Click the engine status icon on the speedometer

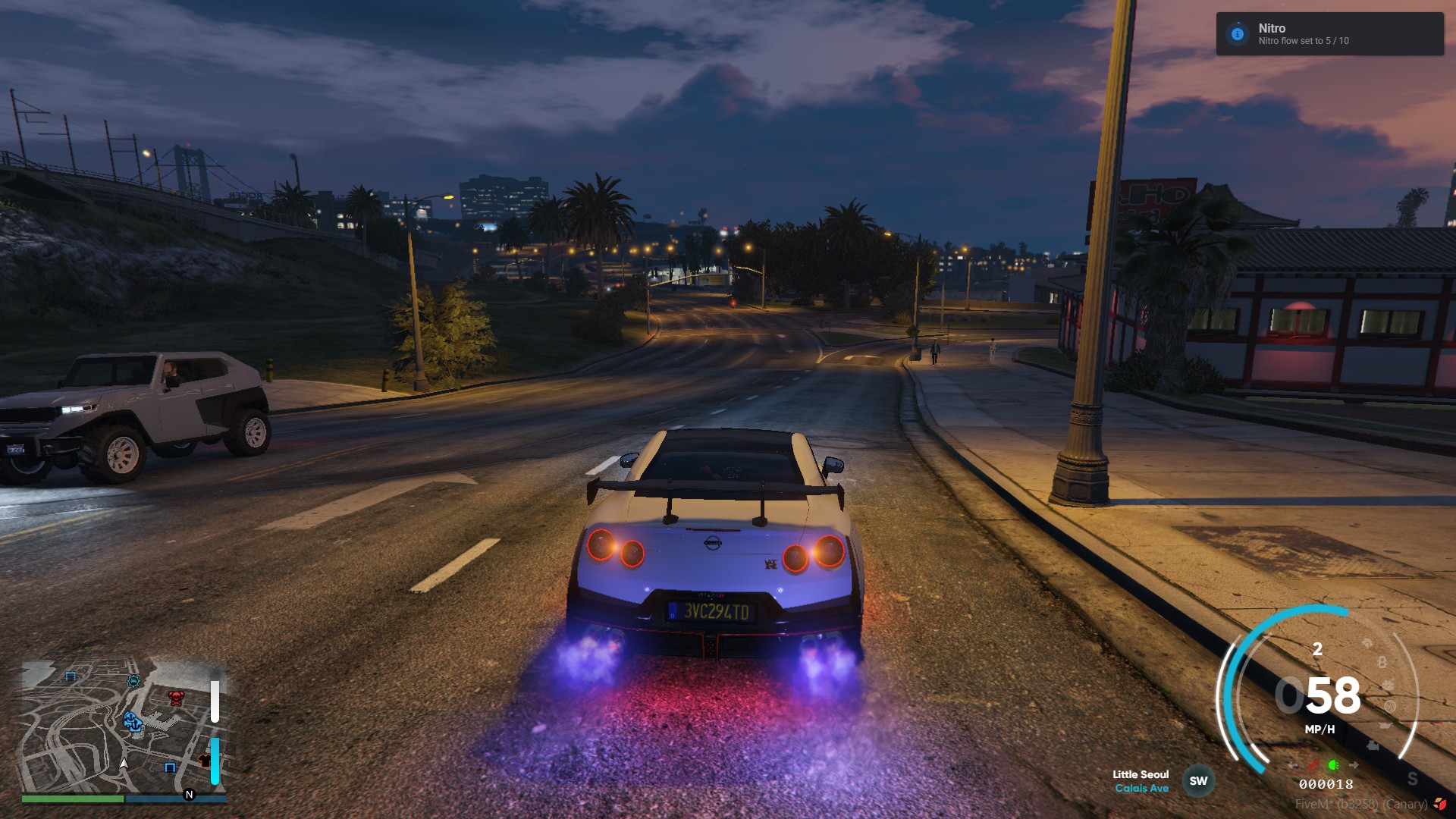[x=1373, y=745]
